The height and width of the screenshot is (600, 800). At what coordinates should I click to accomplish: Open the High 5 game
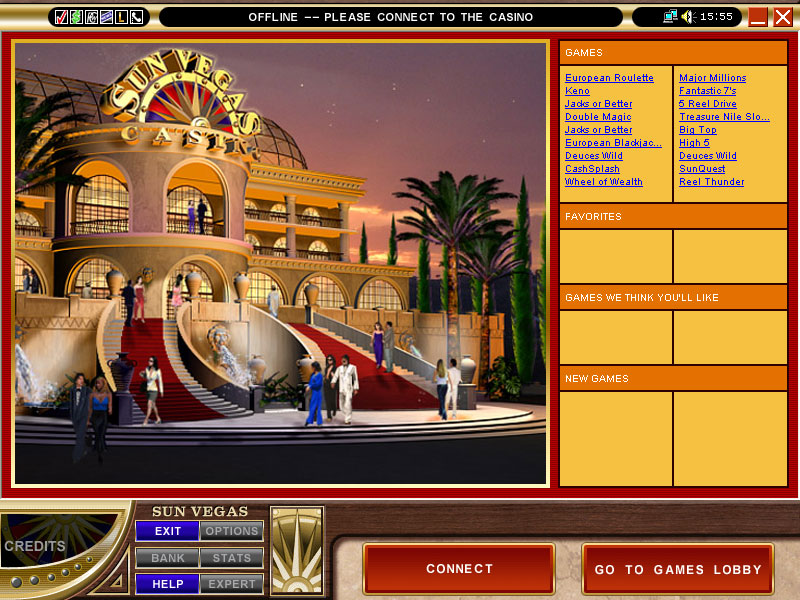tap(694, 143)
